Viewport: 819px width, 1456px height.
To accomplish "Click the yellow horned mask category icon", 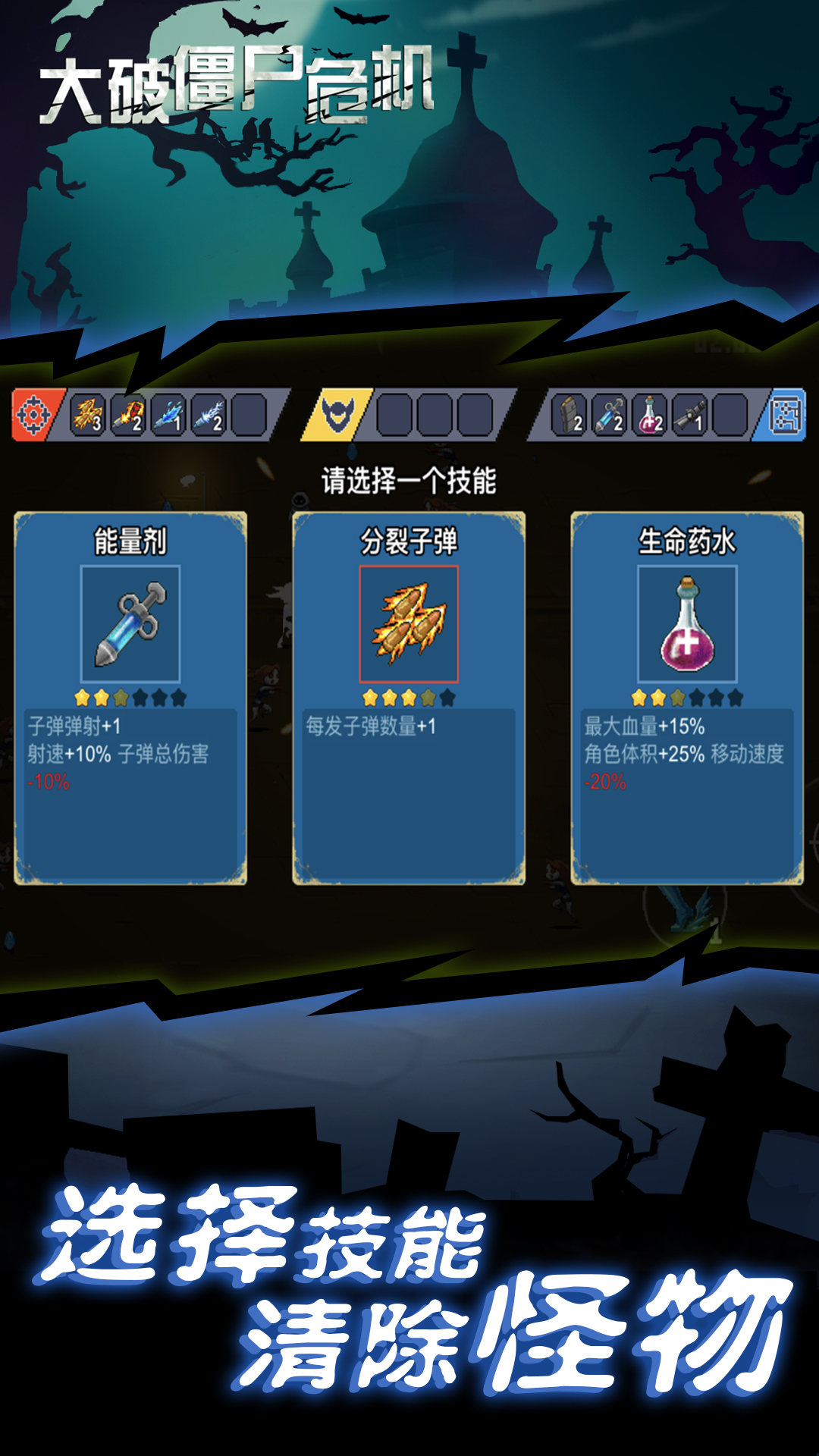I will [x=338, y=415].
